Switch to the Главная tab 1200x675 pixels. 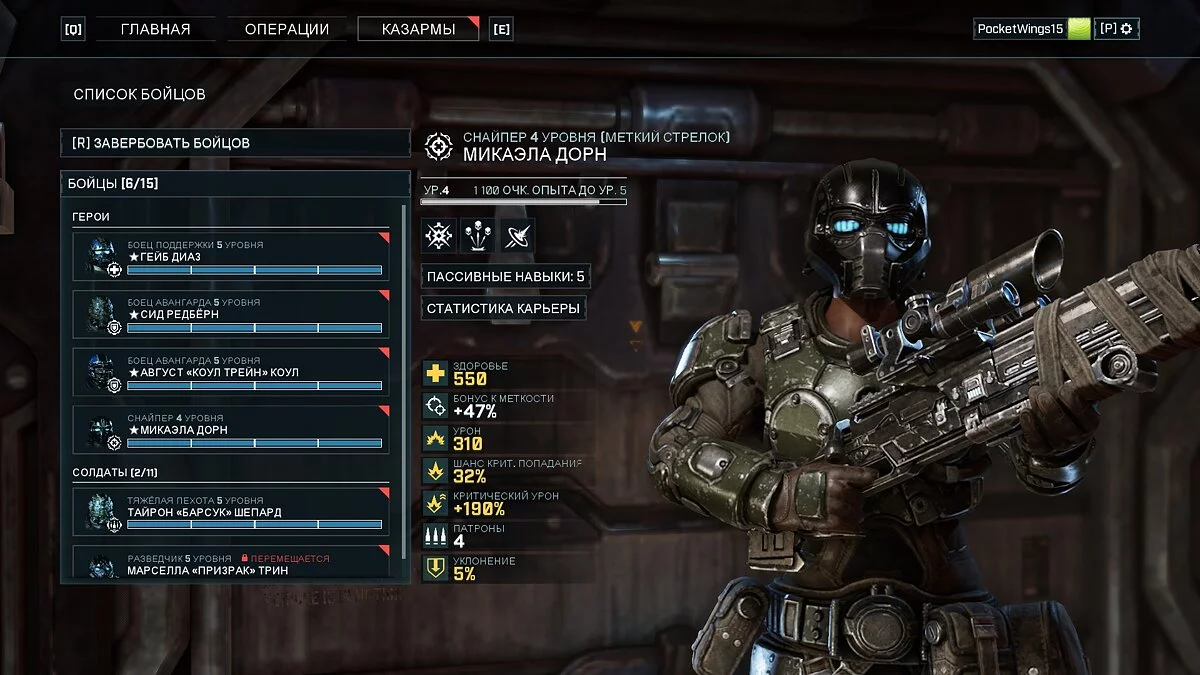pos(155,29)
